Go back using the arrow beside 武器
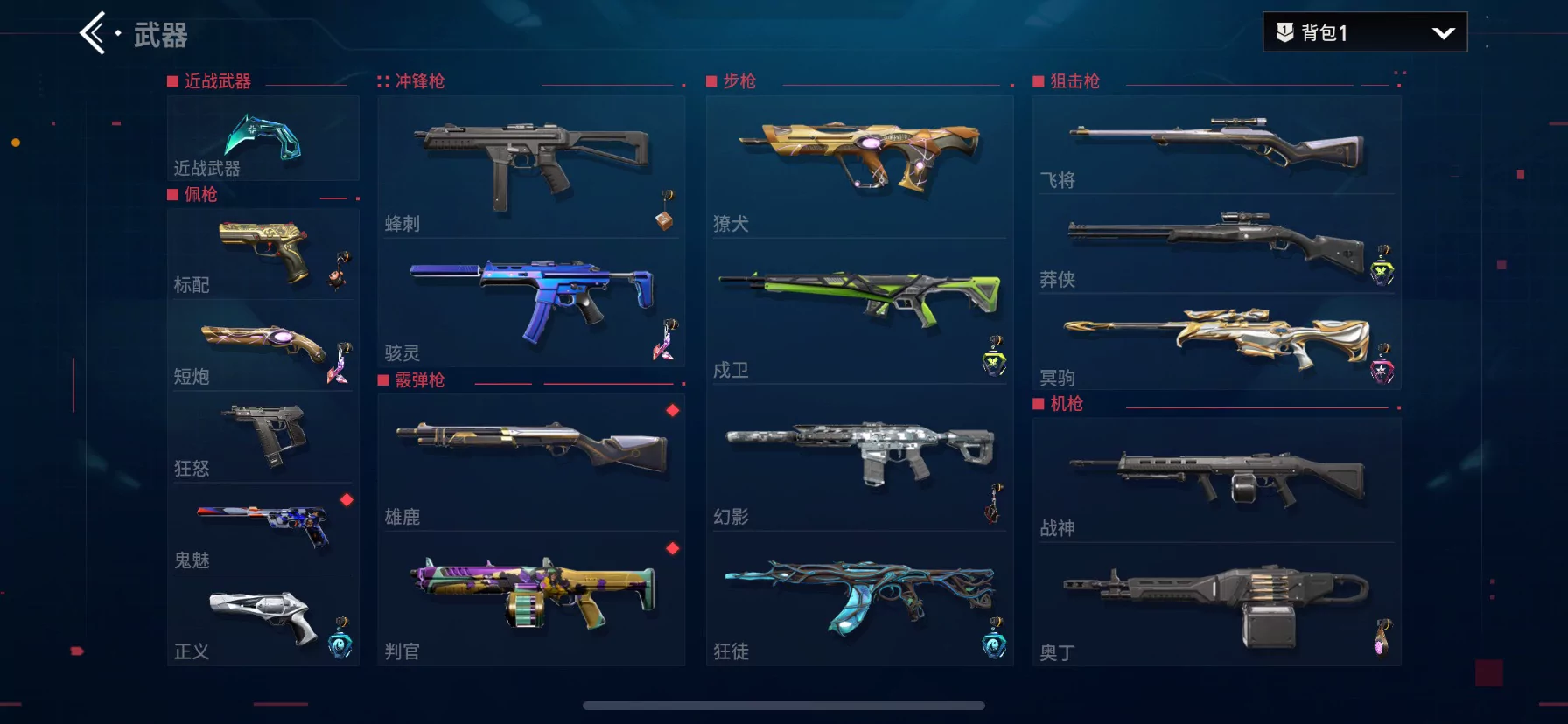Image resolution: width=1568 pixels, height=724 pixels. (x=94, y=34)
